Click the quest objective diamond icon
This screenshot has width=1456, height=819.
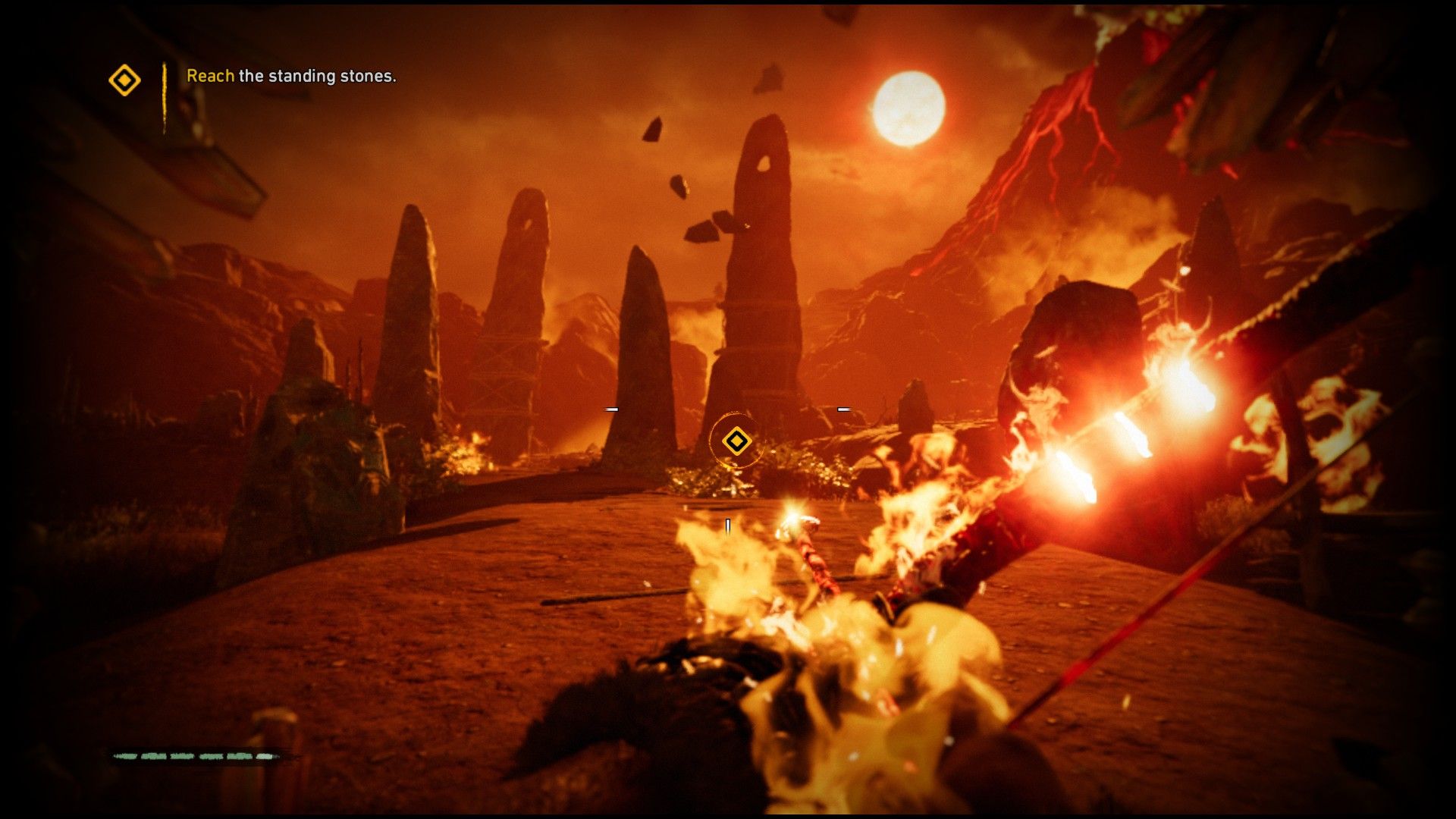pos(124,80)
